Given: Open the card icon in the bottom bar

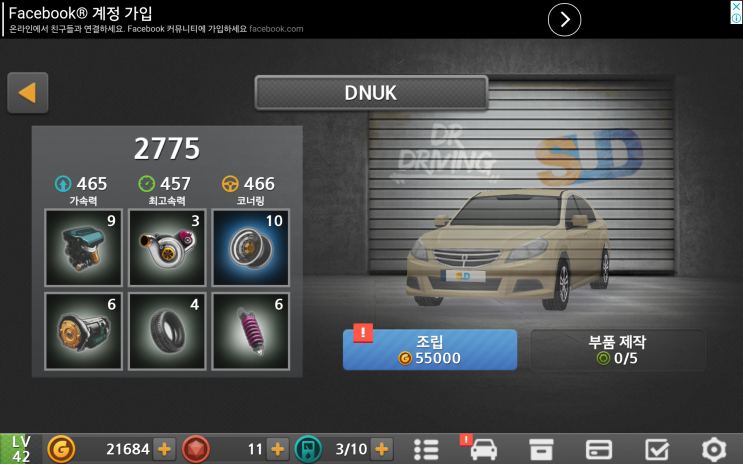Looking at the screenshot, I should [598, 449].
